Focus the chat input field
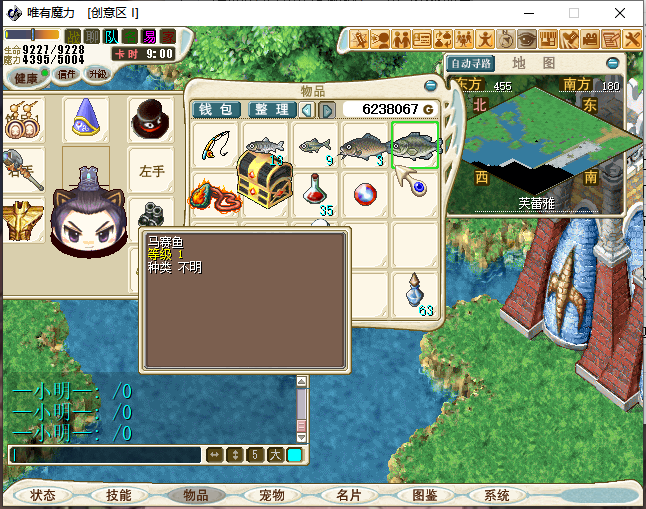 click(x=105, y=455)
